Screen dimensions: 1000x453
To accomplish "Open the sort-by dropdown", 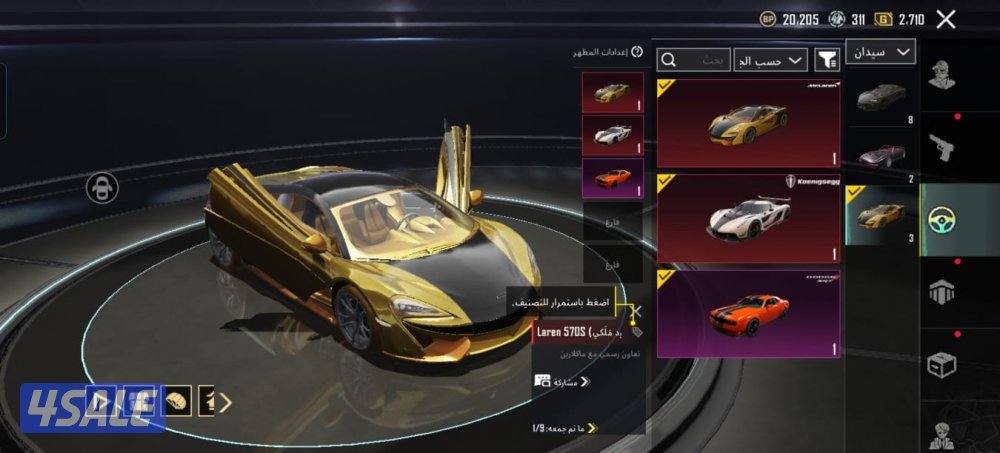I will [770, 61].
